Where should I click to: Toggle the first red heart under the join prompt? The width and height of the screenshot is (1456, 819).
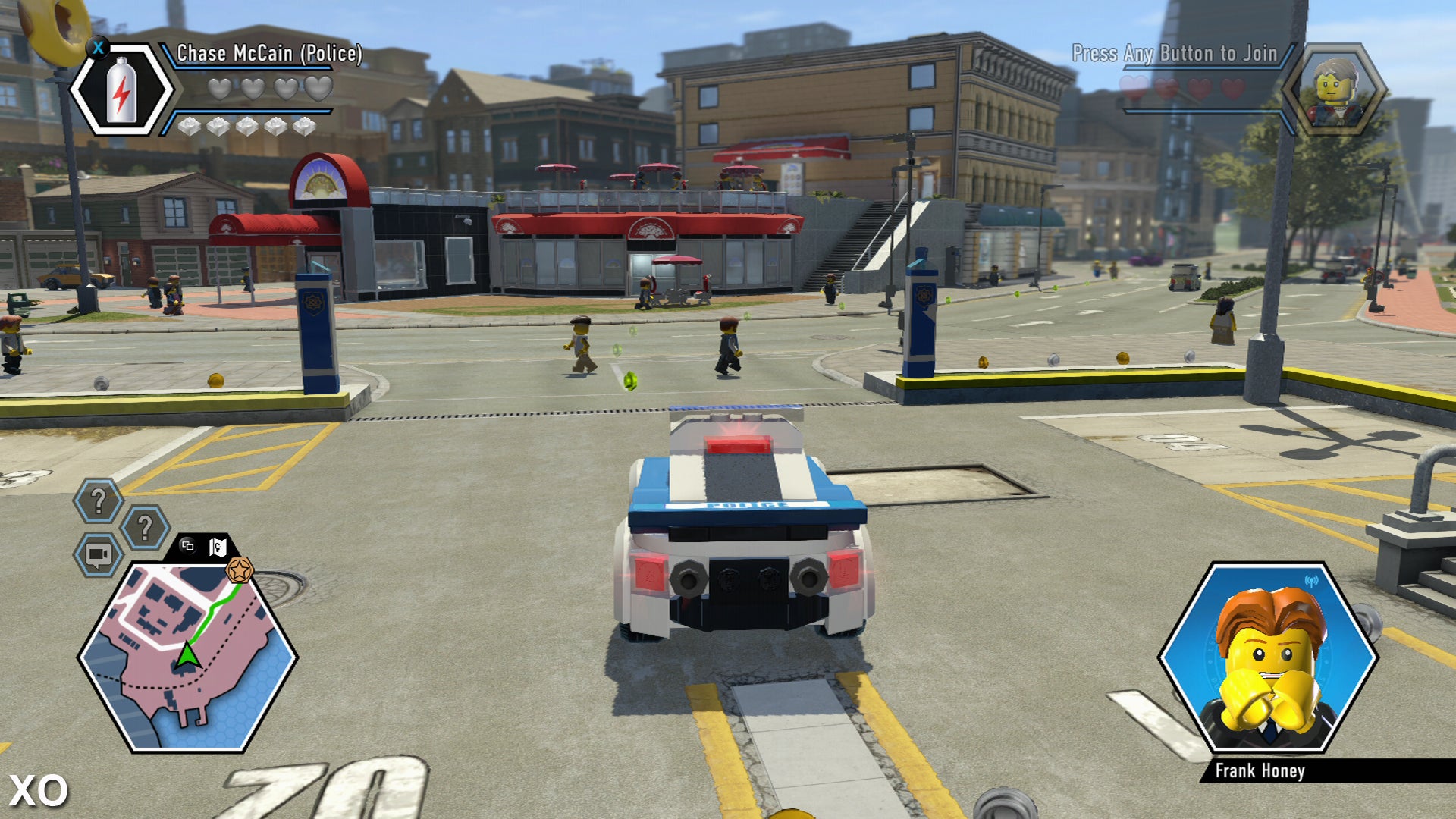(x=1133, y=88)
